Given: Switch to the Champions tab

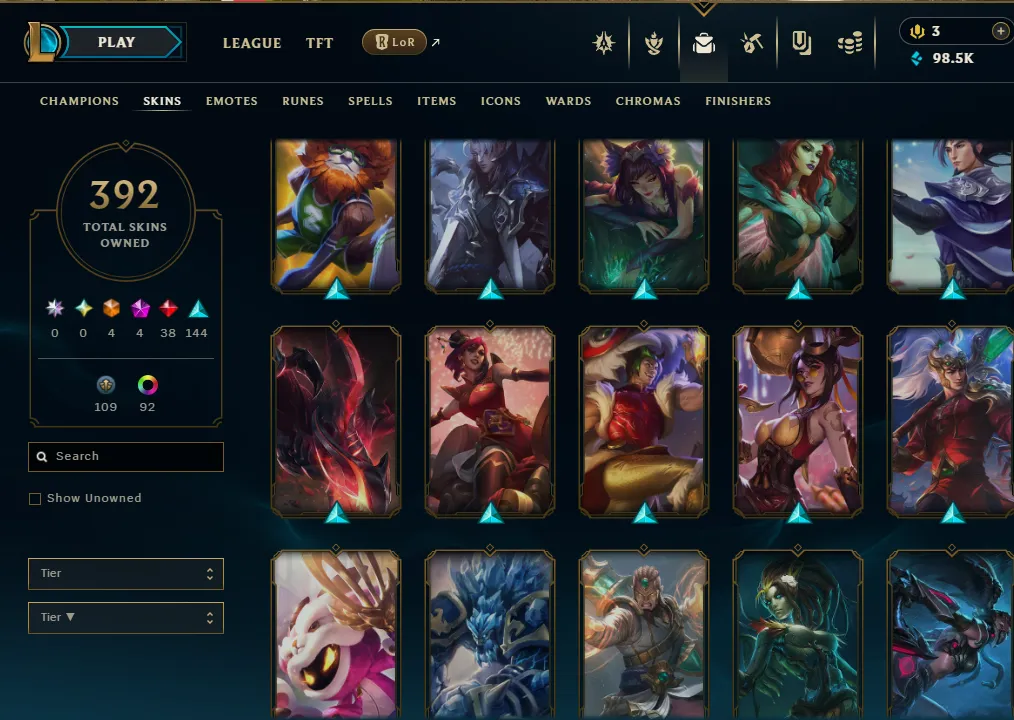Looking at the screenshot, I should click(79, 101).
